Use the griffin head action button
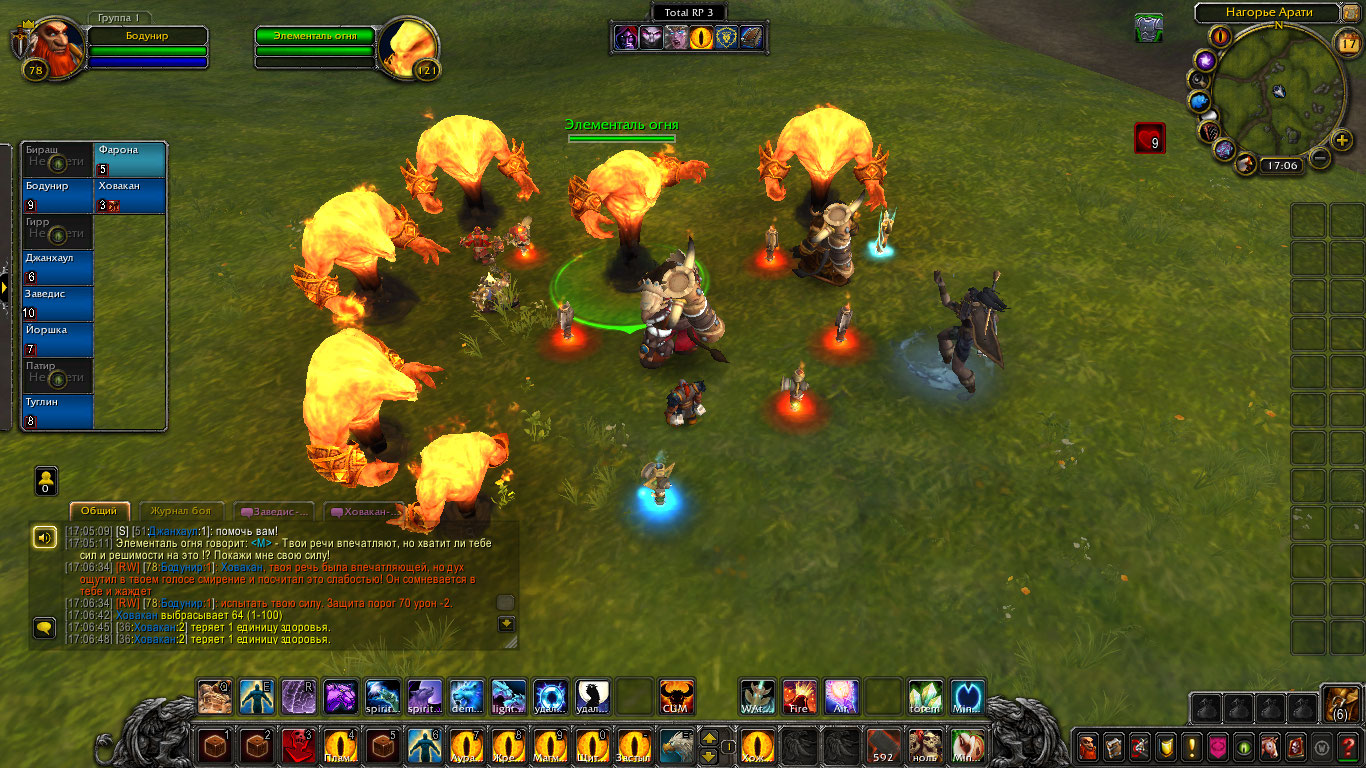The width and height of the screenshot is (1366, 768). (x=675, y=746)
